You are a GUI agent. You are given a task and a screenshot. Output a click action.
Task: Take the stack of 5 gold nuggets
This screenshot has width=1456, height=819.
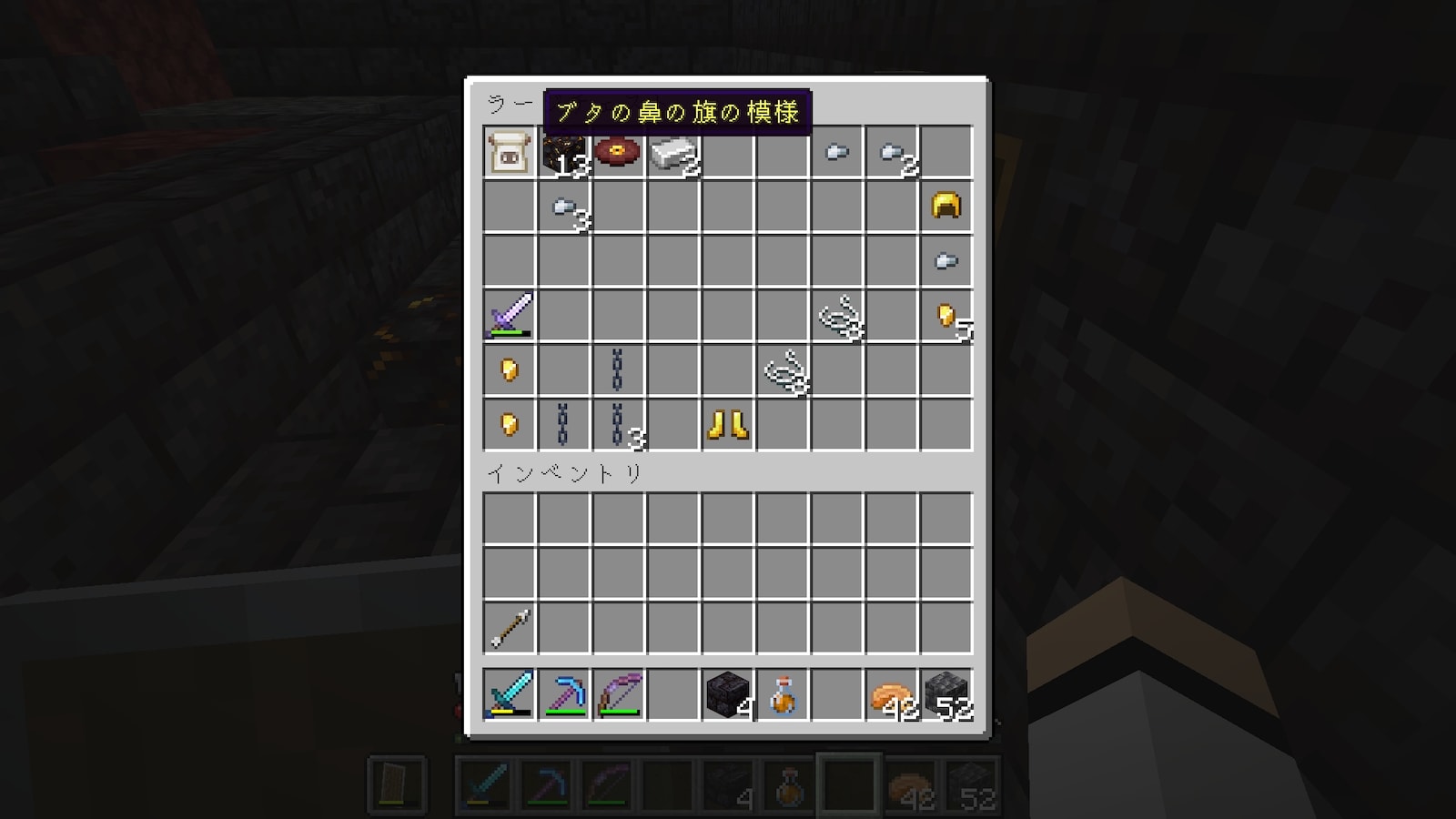pos(946,316)
